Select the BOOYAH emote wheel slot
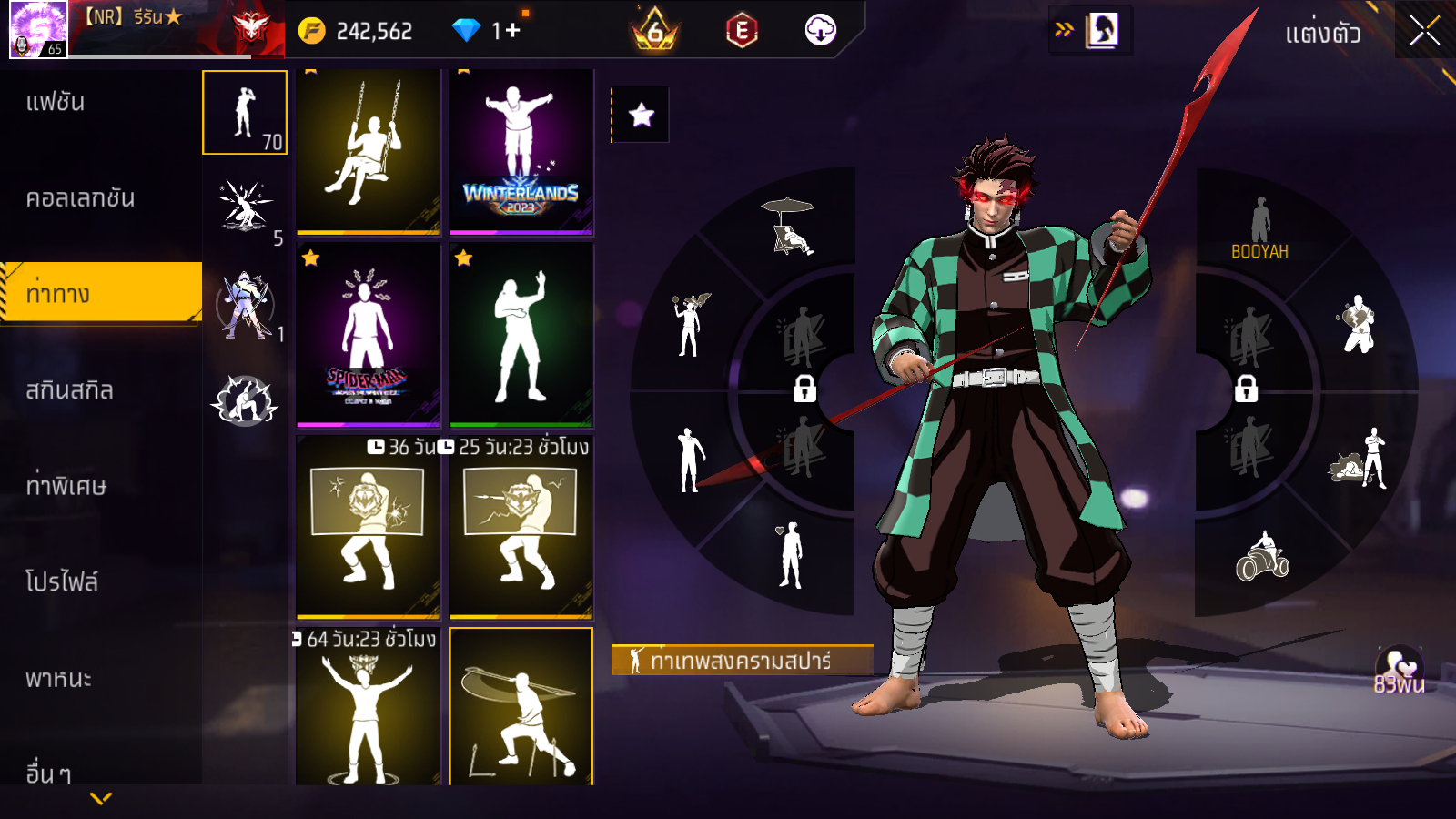This screenshot has height=819, width=1456. coord(1259,229)
